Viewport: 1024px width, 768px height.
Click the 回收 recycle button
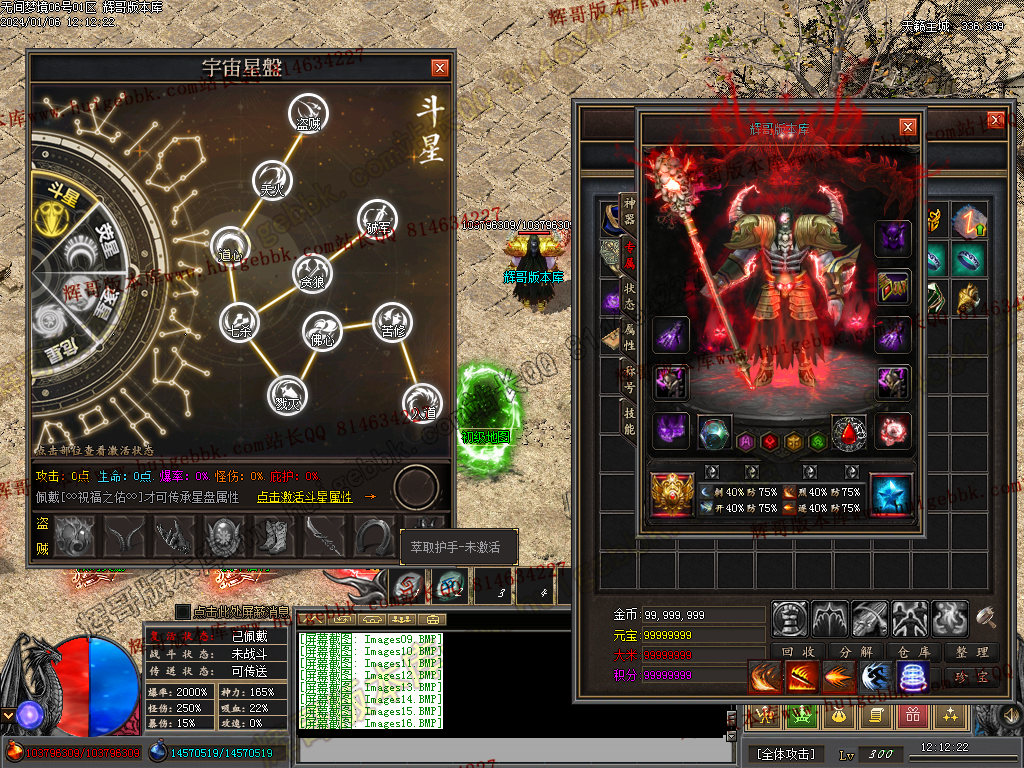pyautogui.click(x=799, y=652)
